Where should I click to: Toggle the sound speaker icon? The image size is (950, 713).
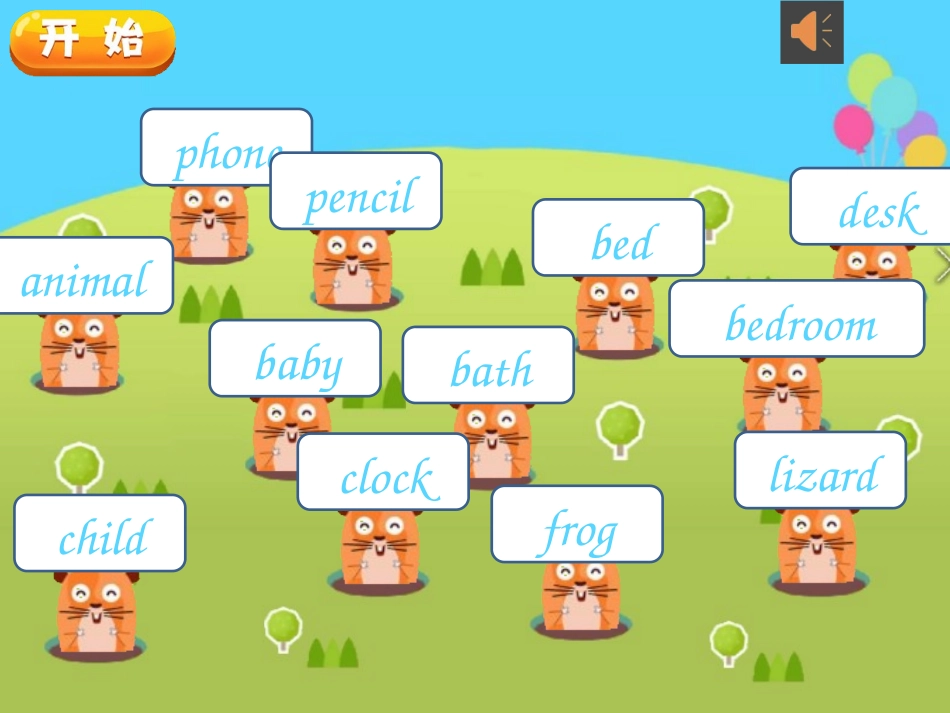811,33
